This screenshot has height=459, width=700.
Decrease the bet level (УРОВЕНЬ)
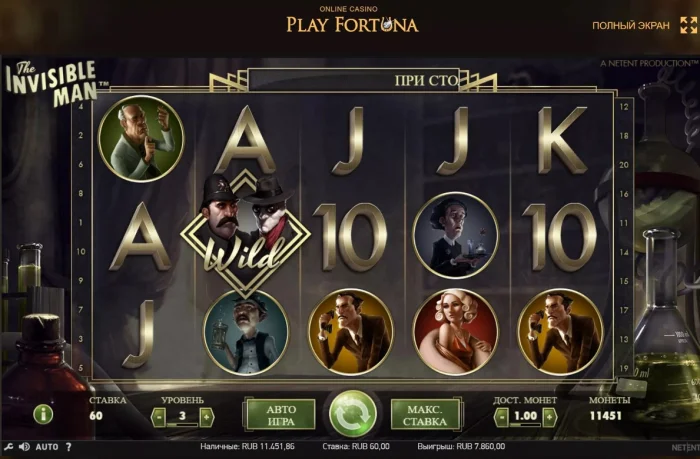click(x=160, y=415)
